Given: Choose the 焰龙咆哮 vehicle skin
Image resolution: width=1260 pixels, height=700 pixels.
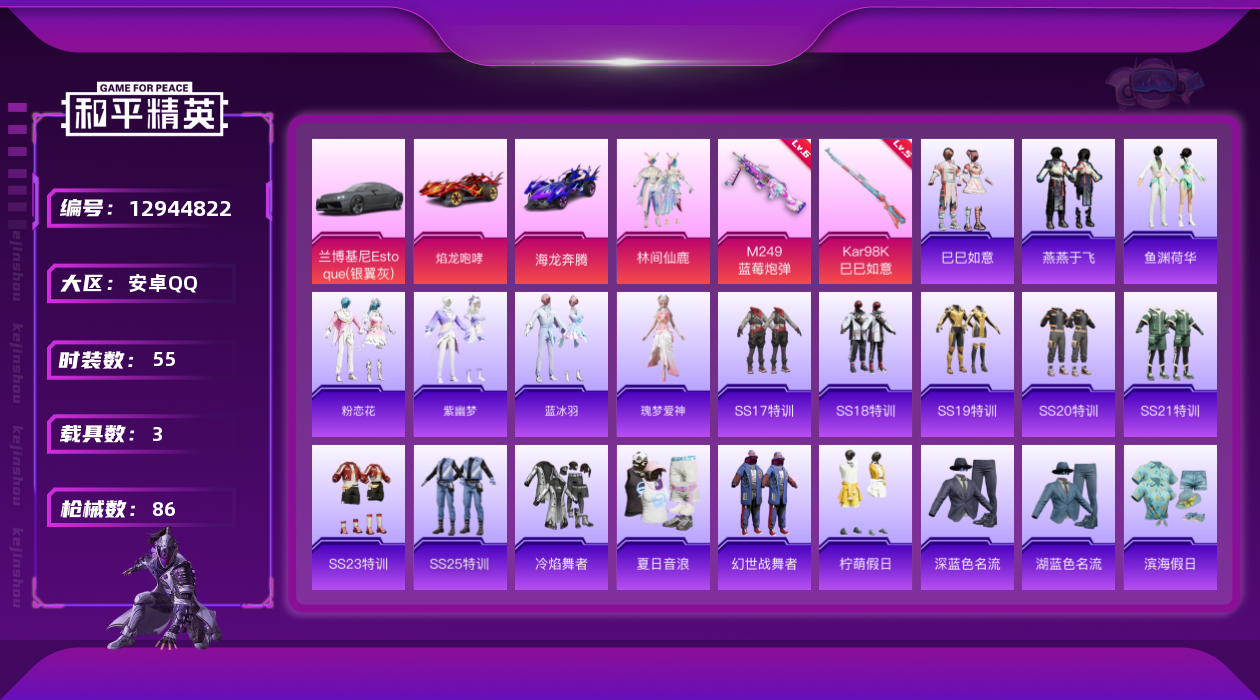Looking at the screenshot, I should click(x=460, y=211).
